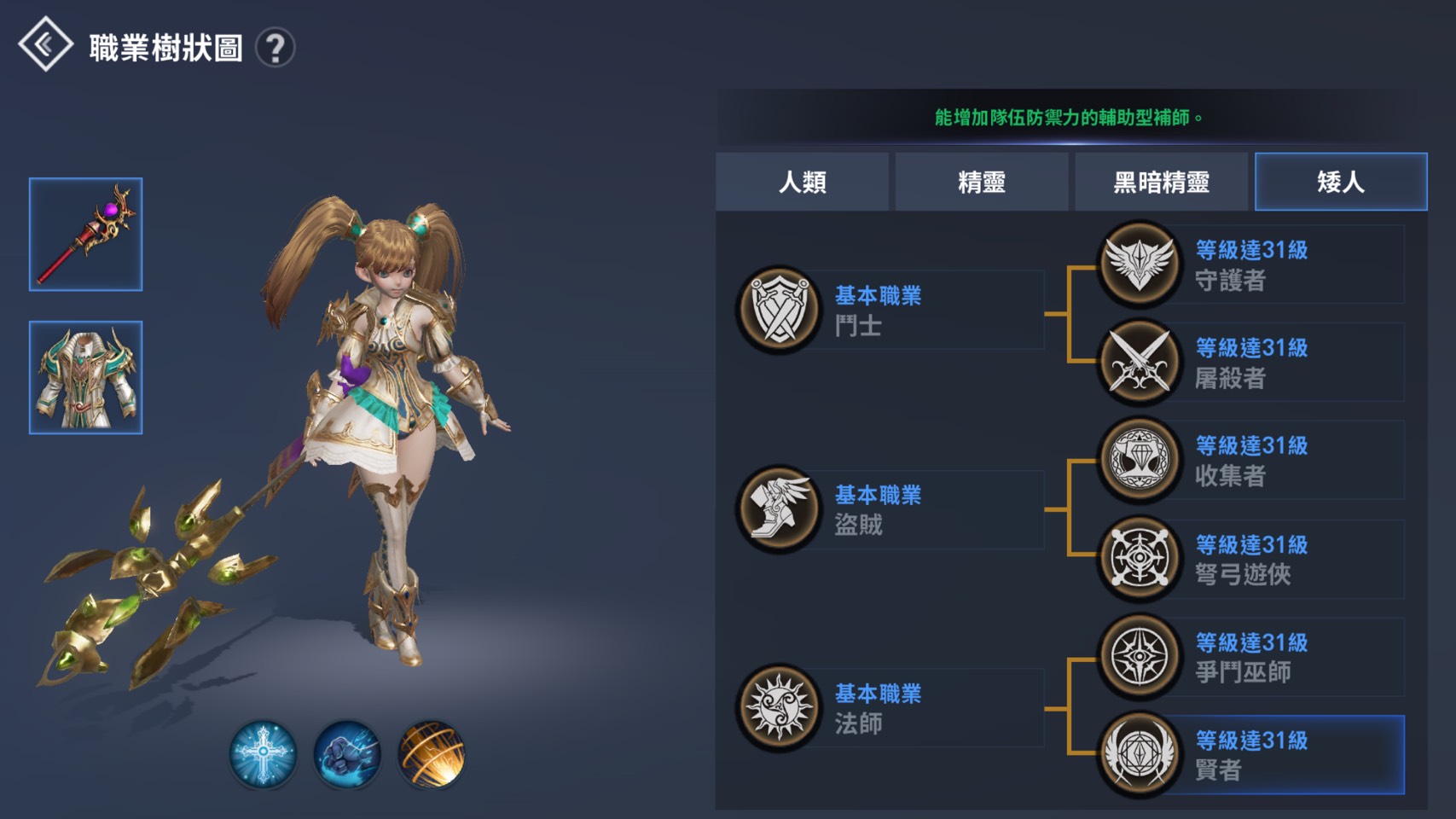This screenshot has width=1456, height=819.
Task: Click the 爭鬥巫師 class emblem icon
Action: (x=1139, y=657)
